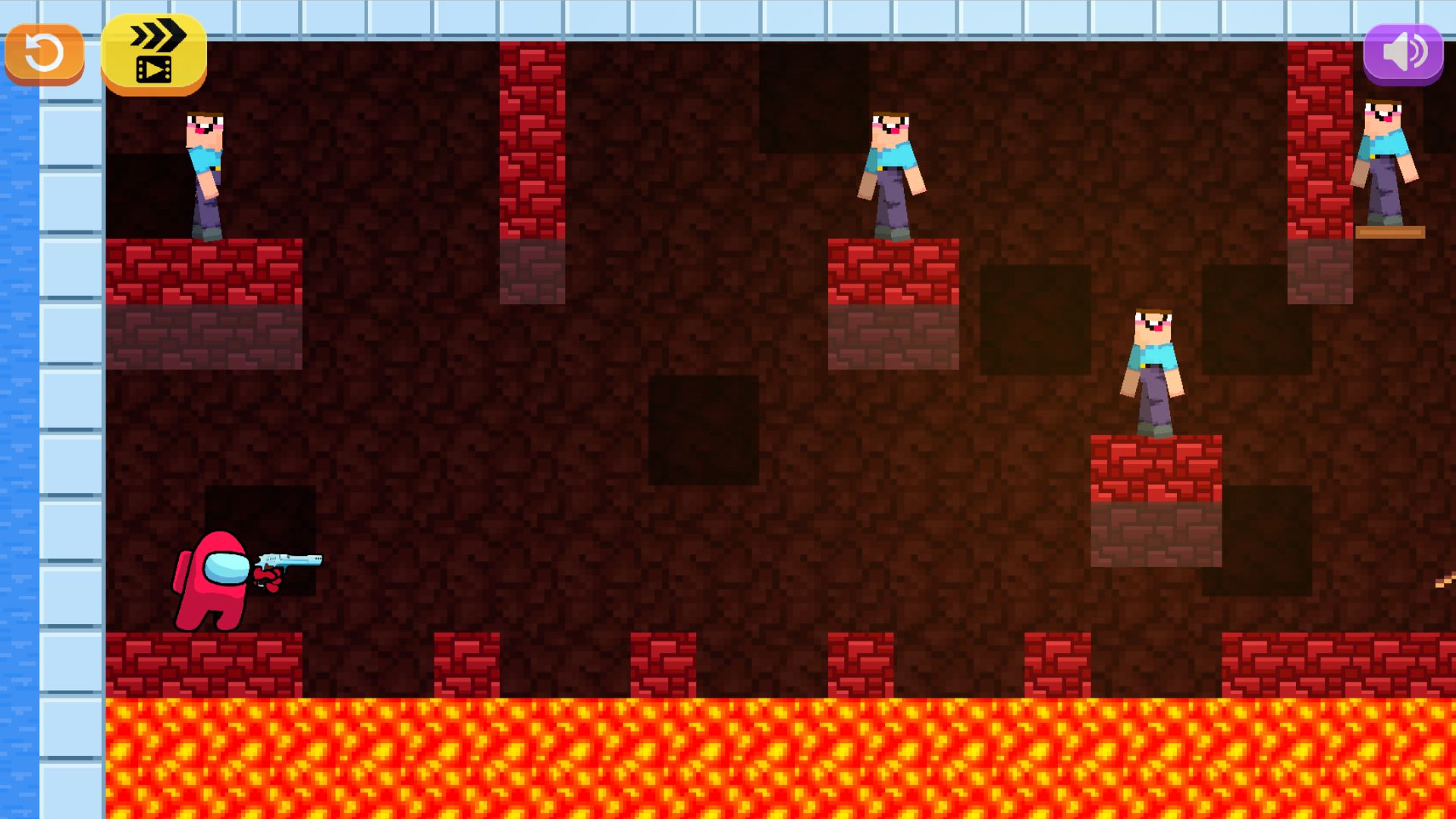
Task: Expand the skip-level panel with the film icon
Action: 152,68
